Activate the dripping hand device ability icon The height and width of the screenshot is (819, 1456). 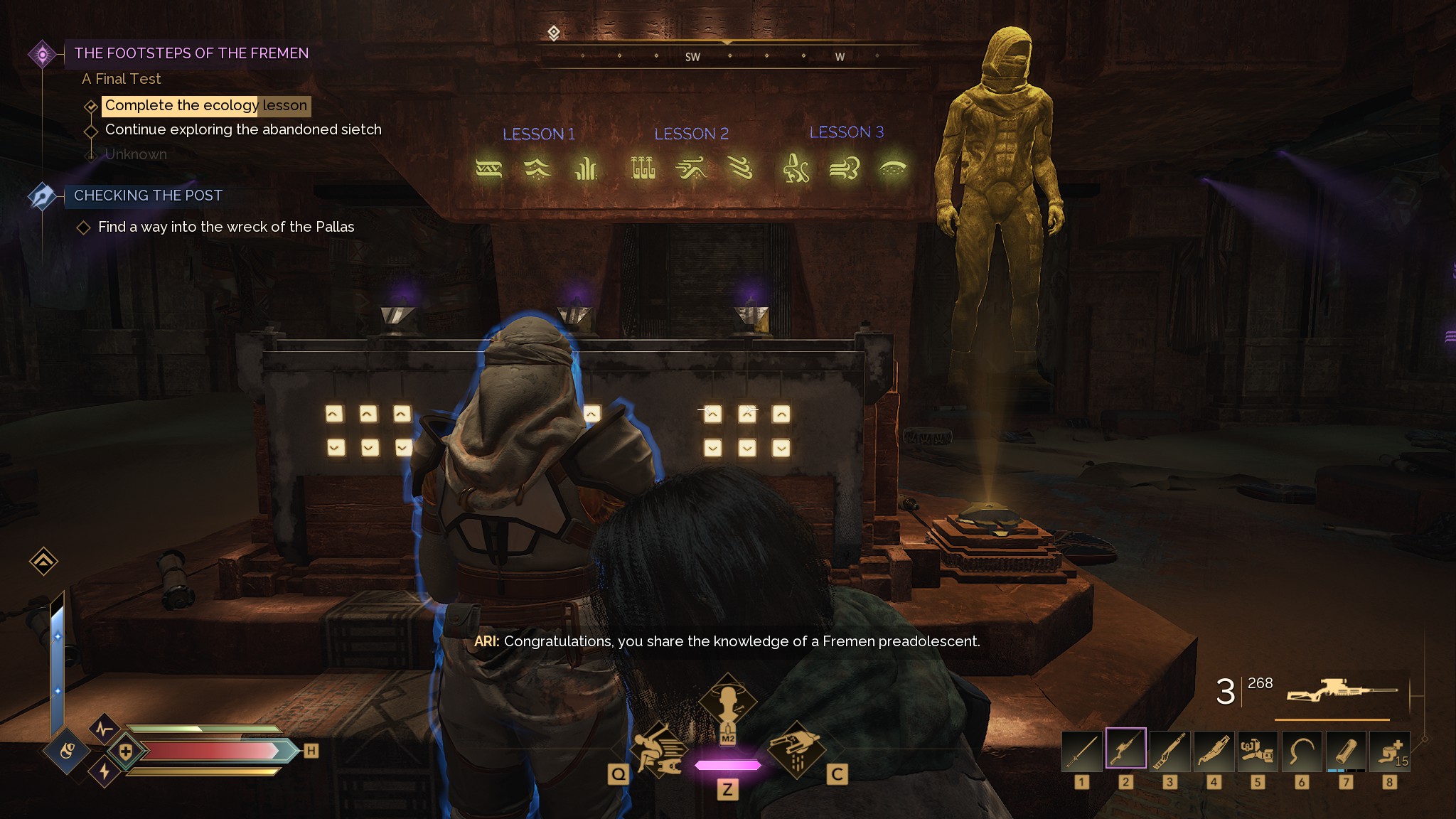click(x=797, y=749)
